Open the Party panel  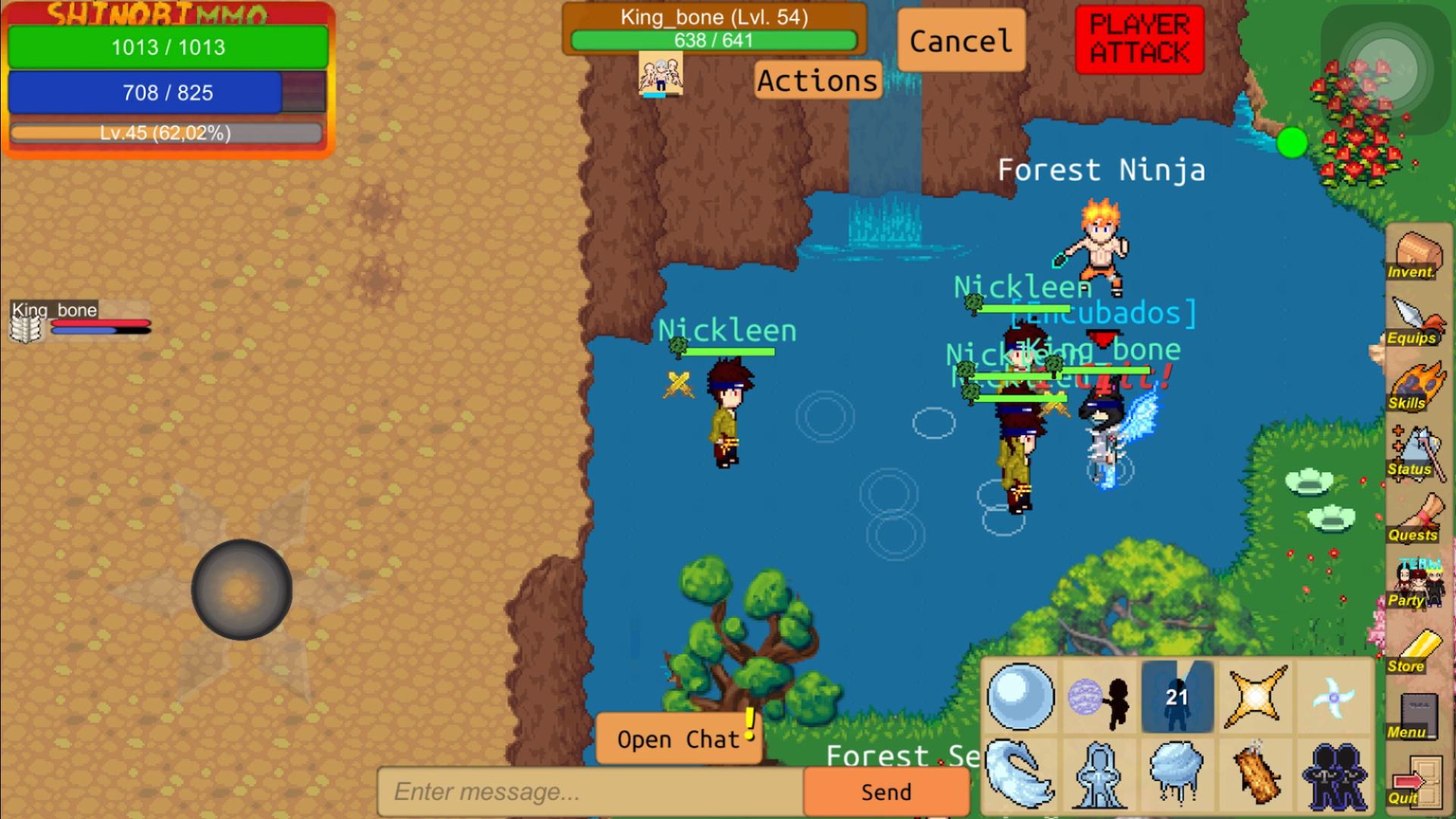pos(1414,585)
